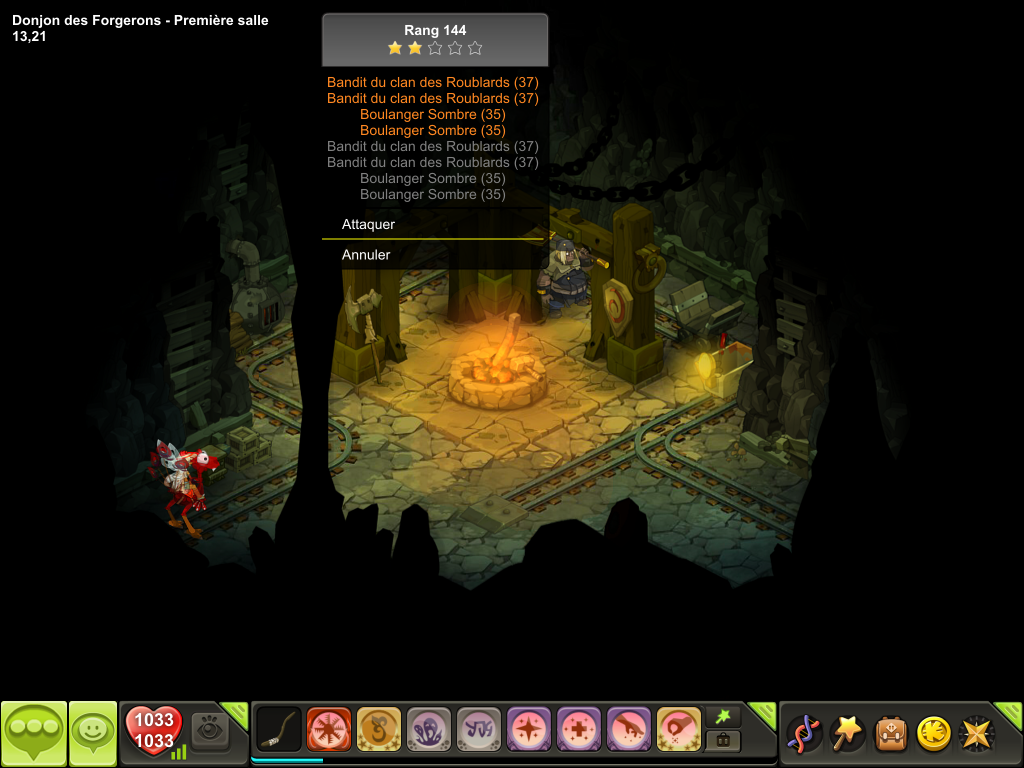Open the chat speech bubble button
Image resolution: width=1024 pixels, height=768 pixels.
(x=34, y=733)
